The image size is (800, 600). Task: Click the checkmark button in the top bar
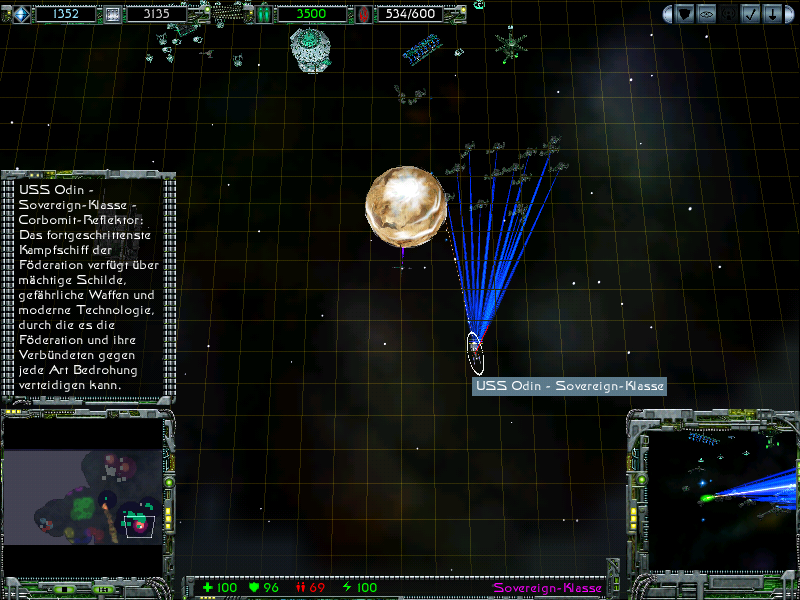(x=749, y=14)
